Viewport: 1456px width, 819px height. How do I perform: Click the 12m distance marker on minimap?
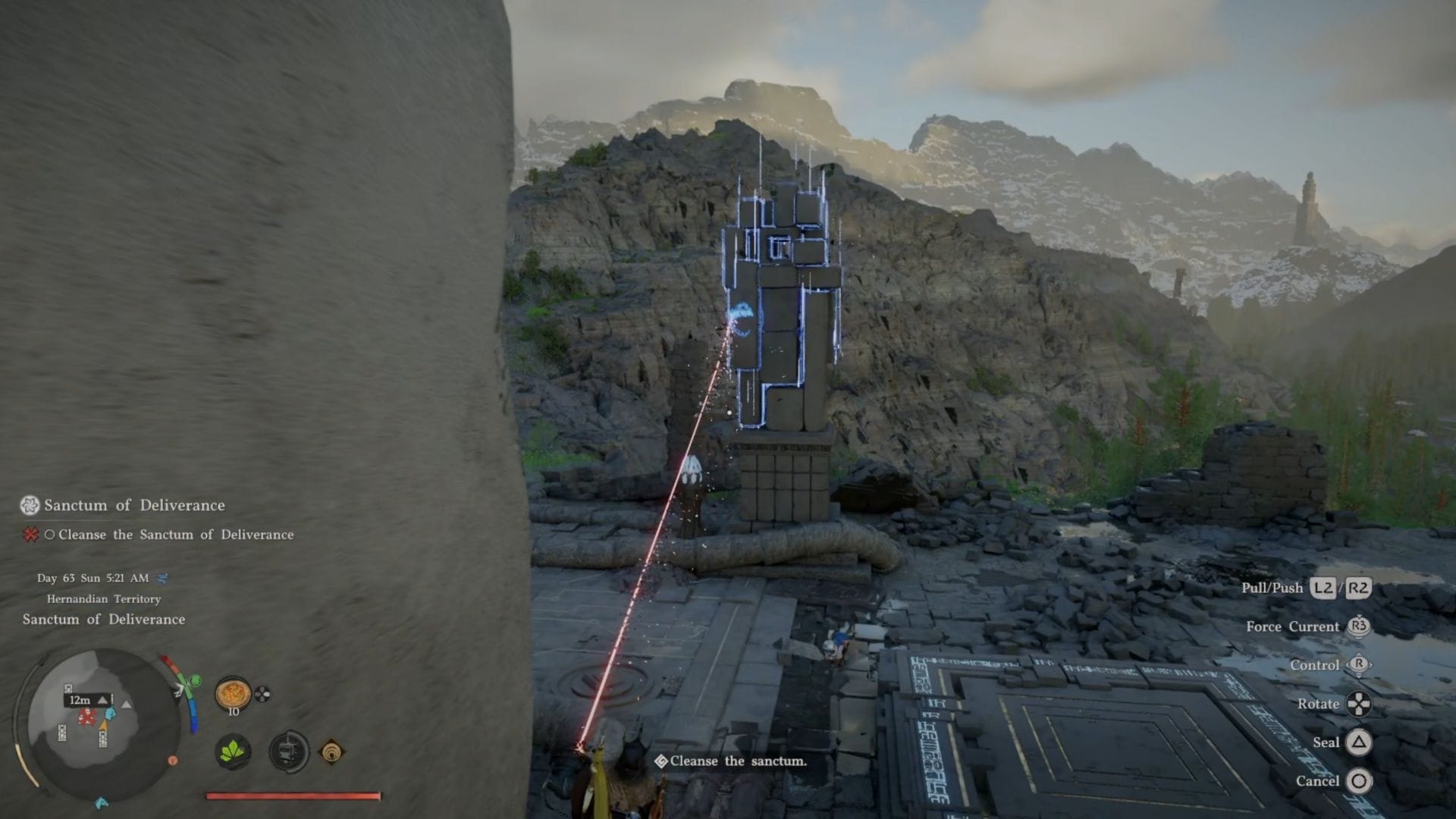tap(80, 700)
